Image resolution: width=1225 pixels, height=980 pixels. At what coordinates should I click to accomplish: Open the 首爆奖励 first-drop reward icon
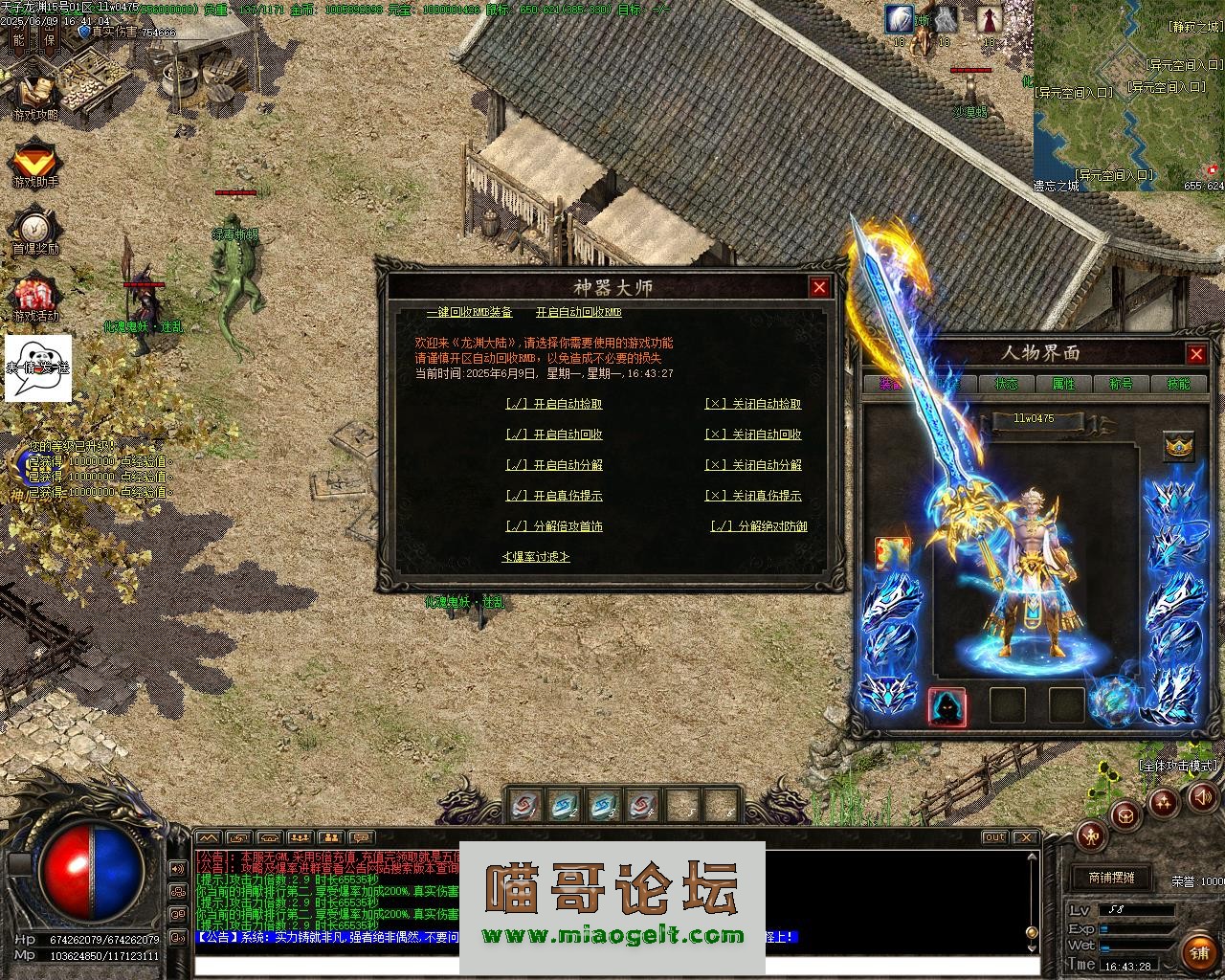[x=35, y=232]
